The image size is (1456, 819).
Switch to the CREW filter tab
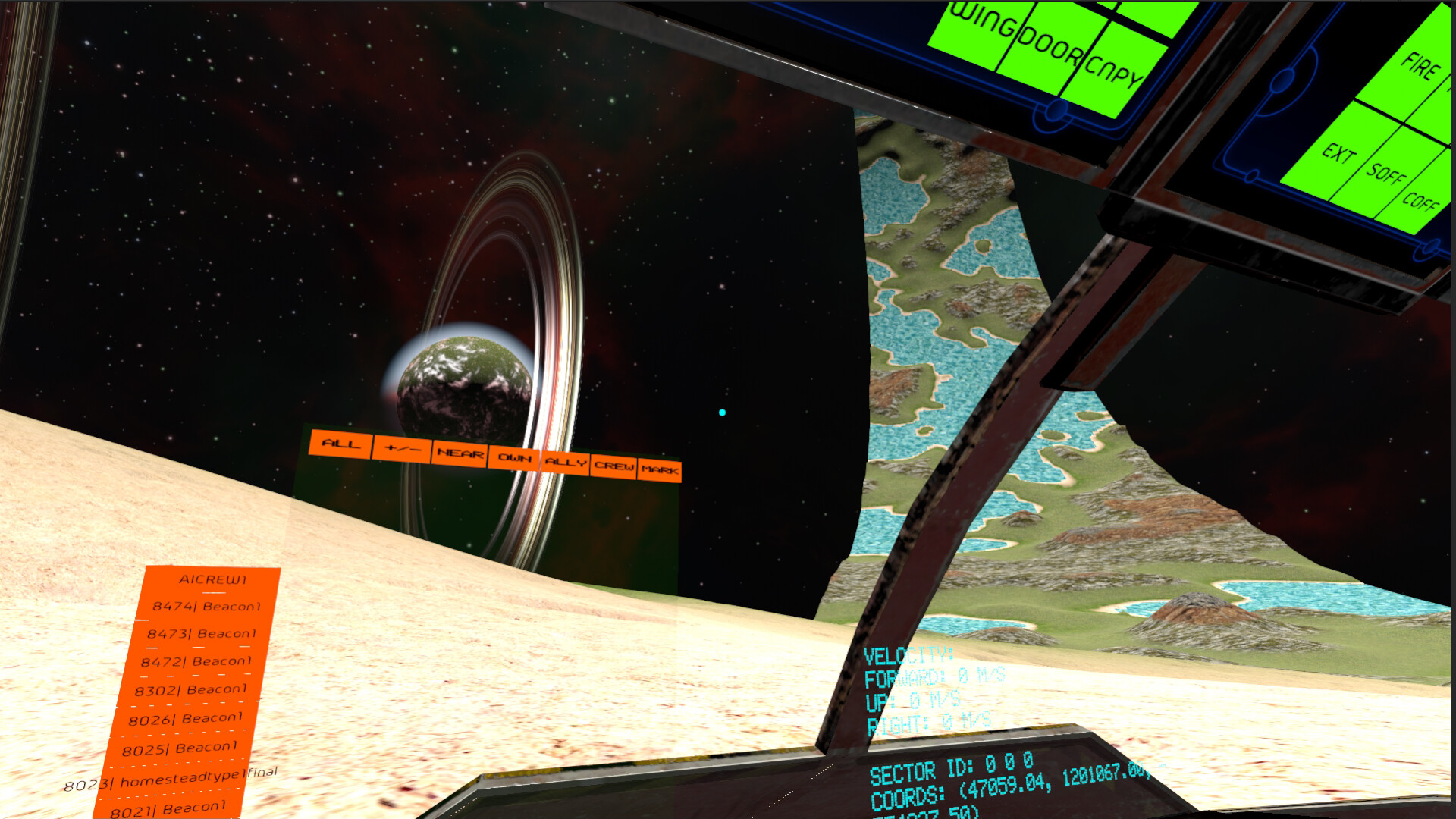tap(613, 465)
